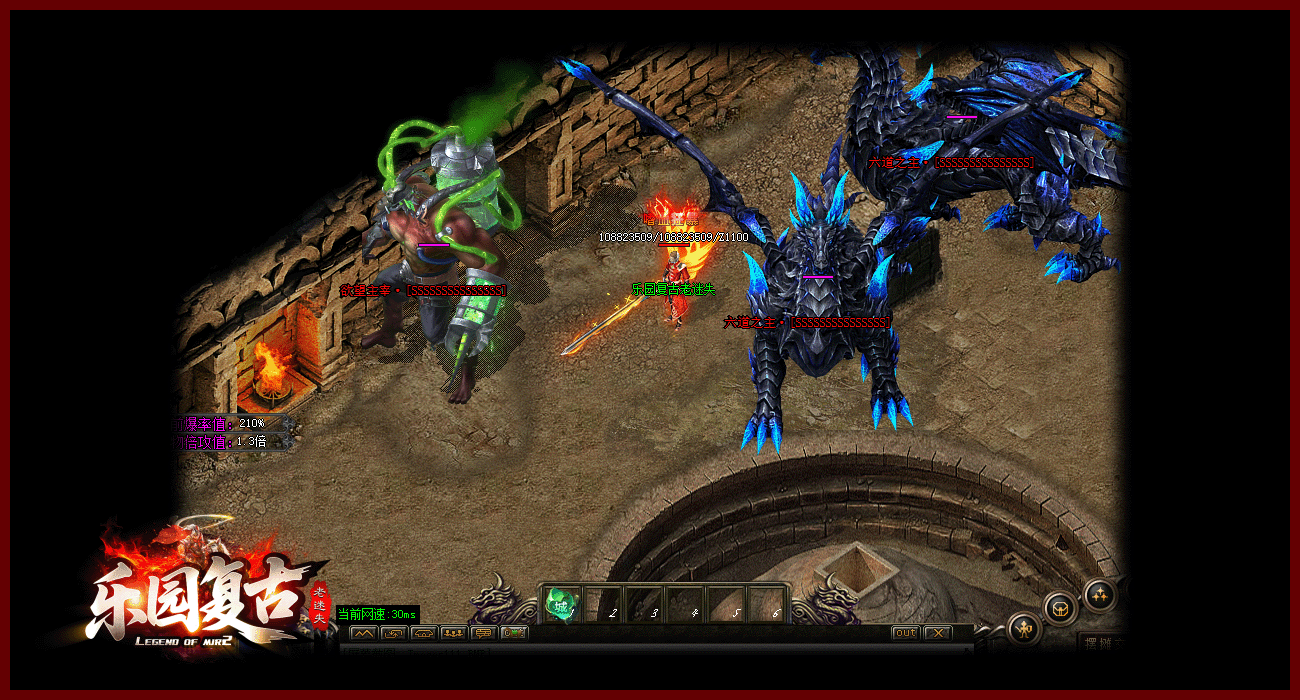Click the mountain-peak icon on the bottom toolbar
The height and width of the screenshot is (700, 1300).
[363, 633]
